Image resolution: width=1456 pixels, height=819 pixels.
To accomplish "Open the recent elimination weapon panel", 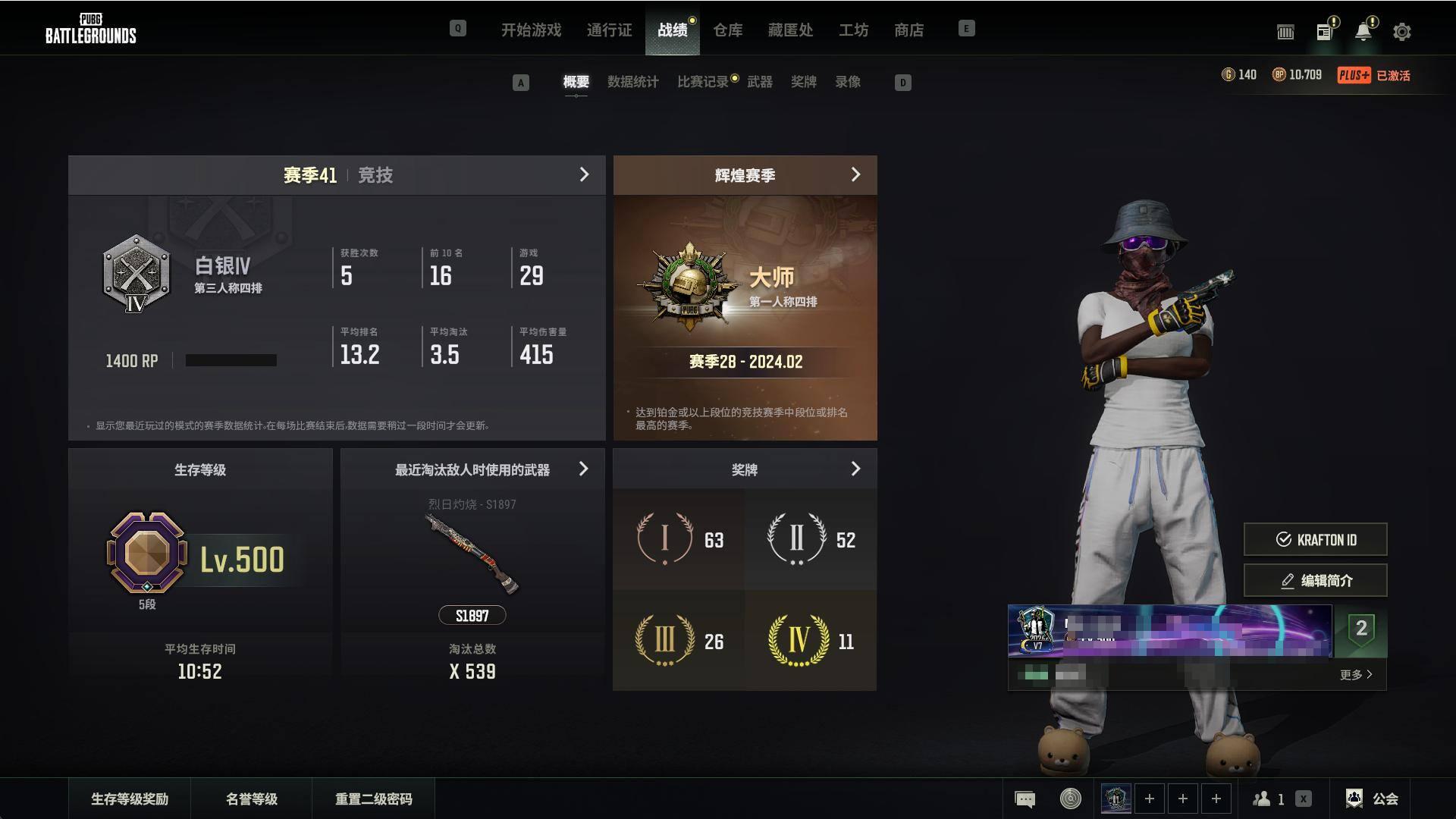I will (x=583, y=469).
